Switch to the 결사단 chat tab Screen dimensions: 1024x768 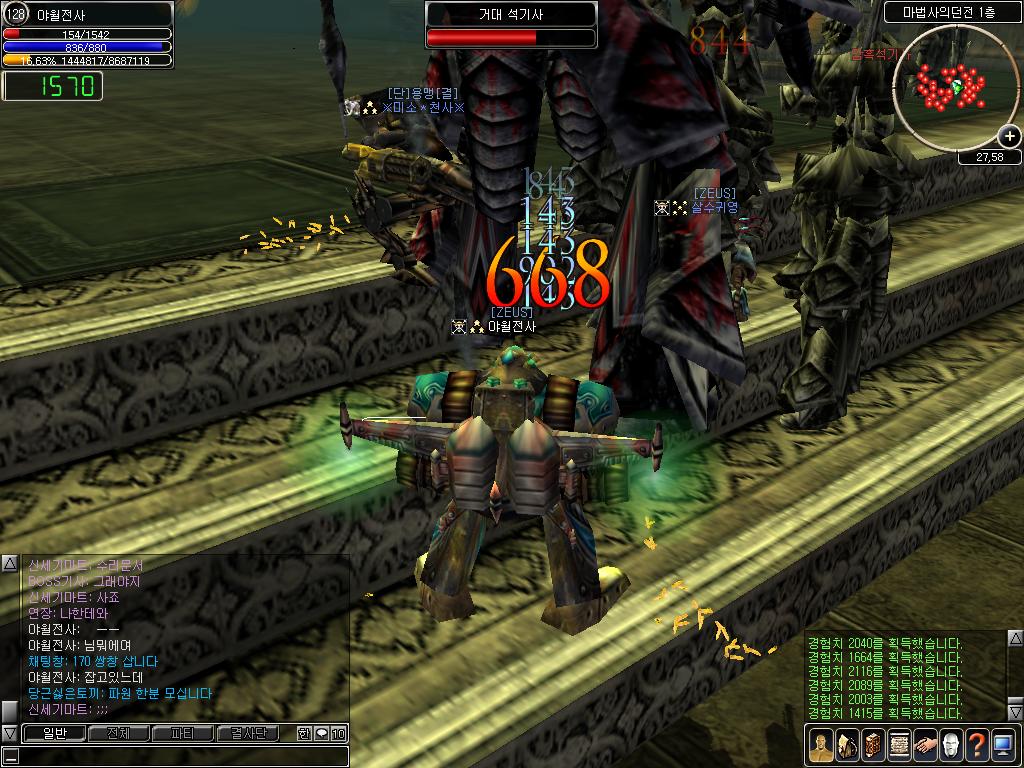(247, 734)
